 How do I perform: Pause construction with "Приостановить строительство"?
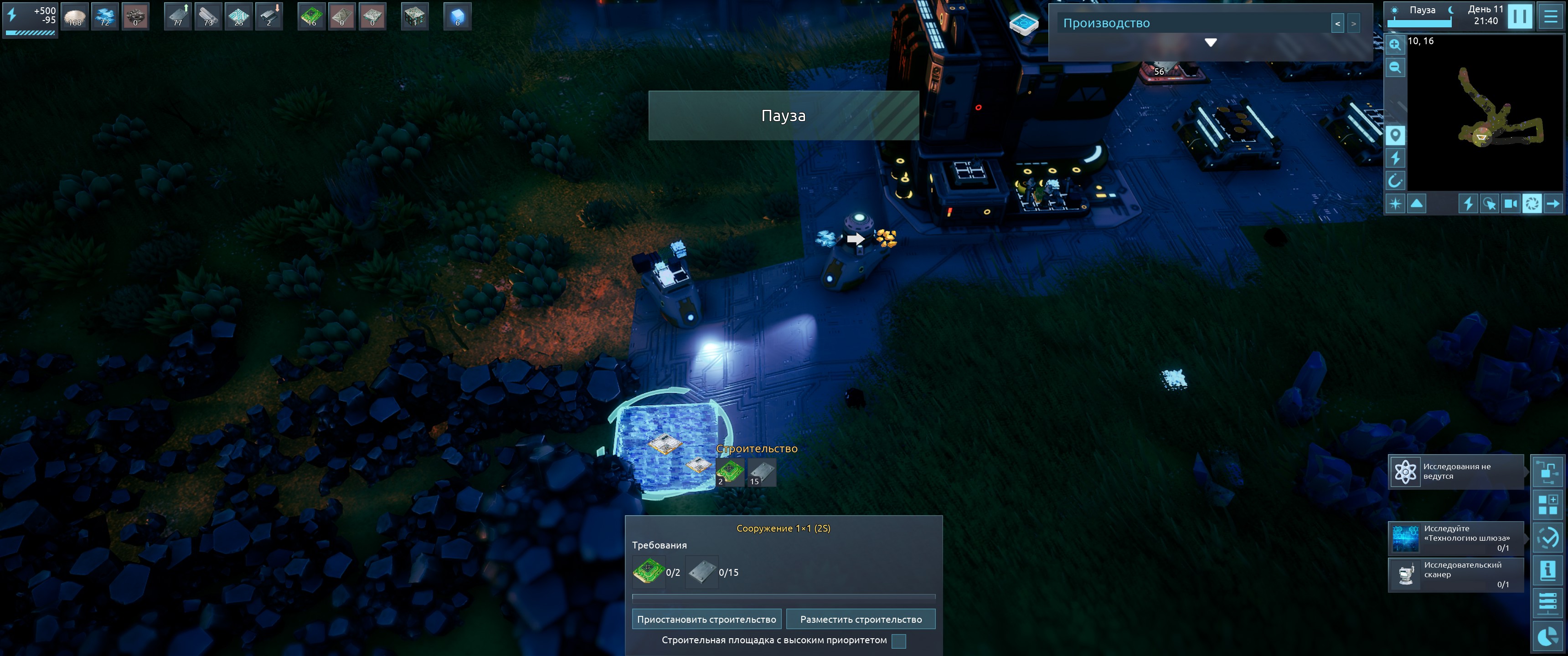(706, 619)
